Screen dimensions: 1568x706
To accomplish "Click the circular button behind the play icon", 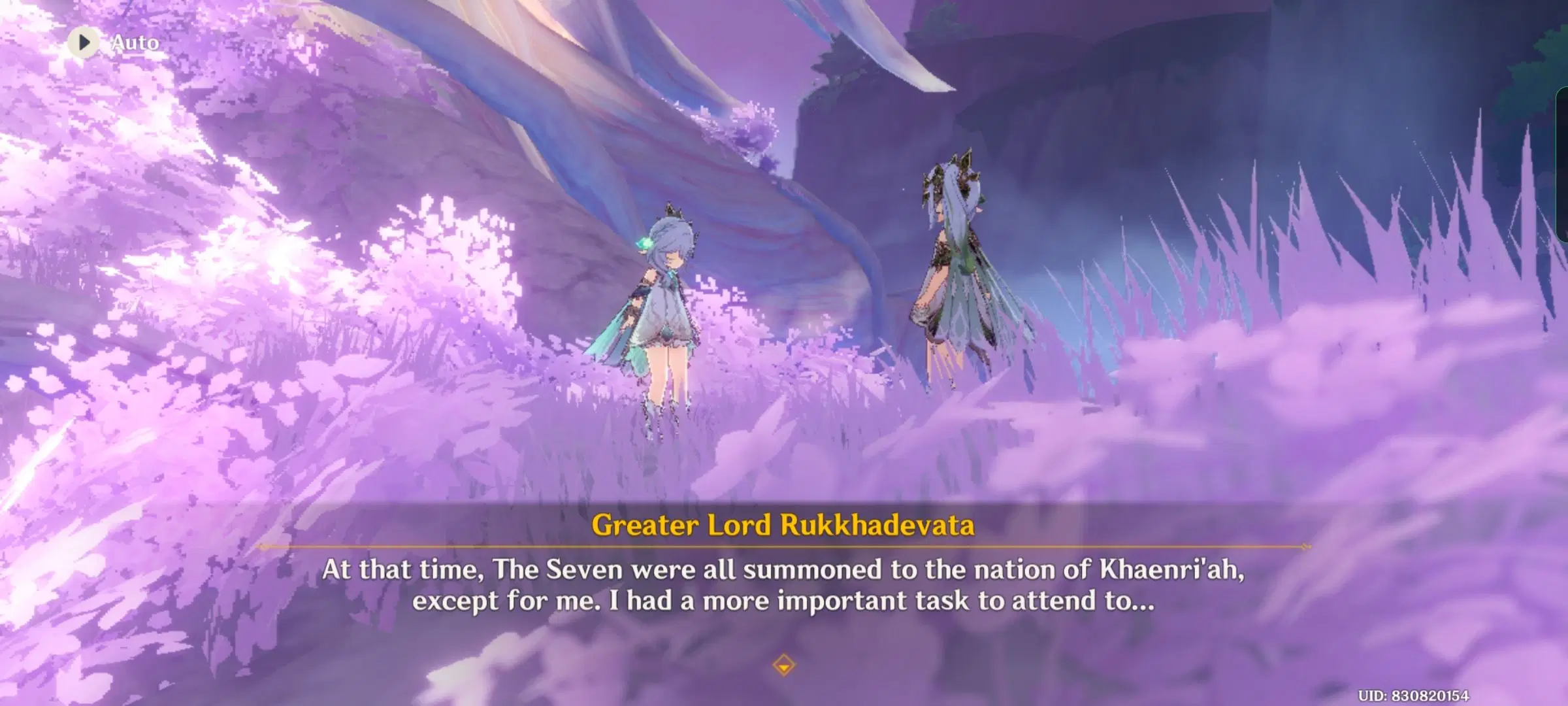I will [83, 42].
